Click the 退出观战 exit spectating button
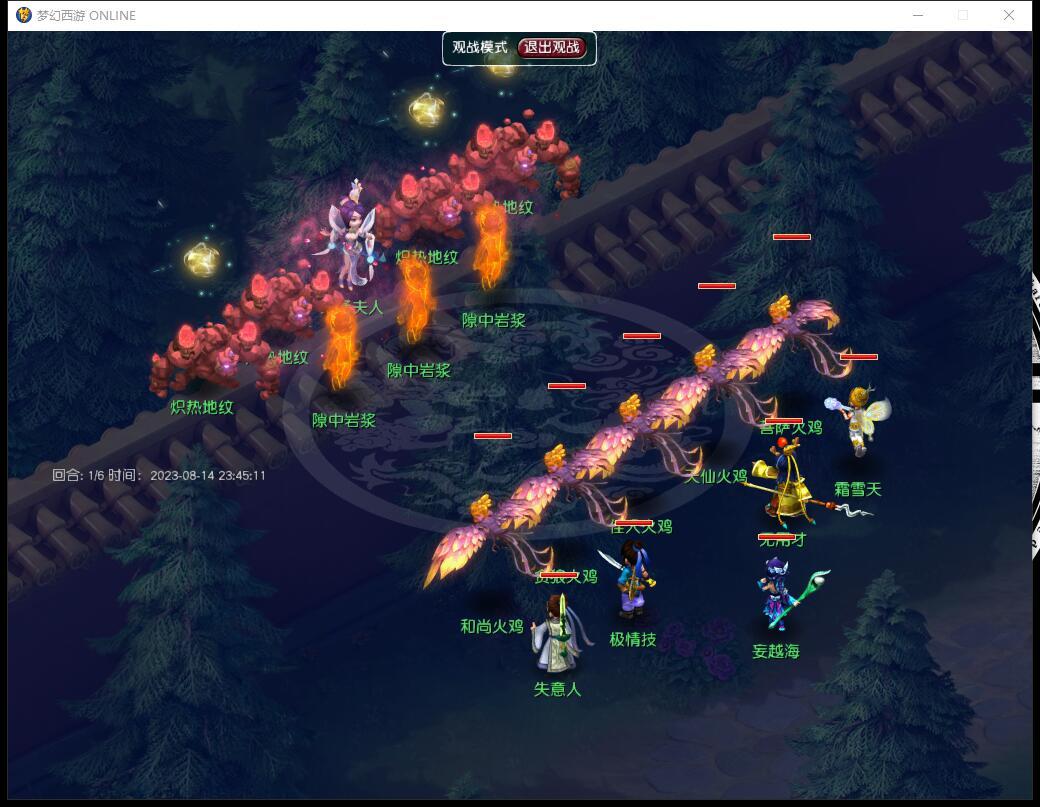The height and width of the screenshot is (807, 1040). click(x=552, y=47)
